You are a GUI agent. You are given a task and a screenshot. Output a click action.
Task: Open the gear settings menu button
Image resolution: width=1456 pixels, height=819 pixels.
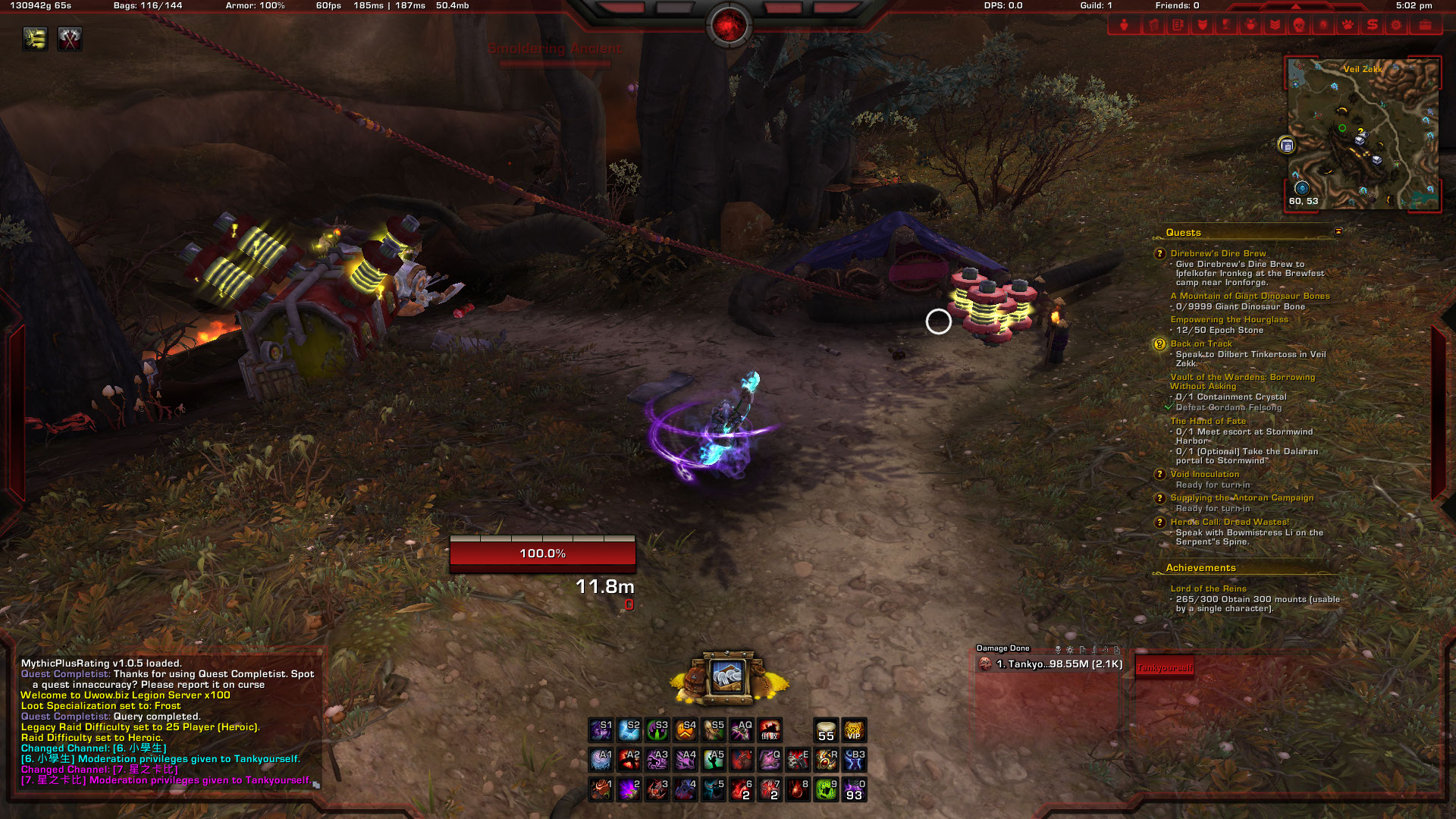tap(1396, 25)
